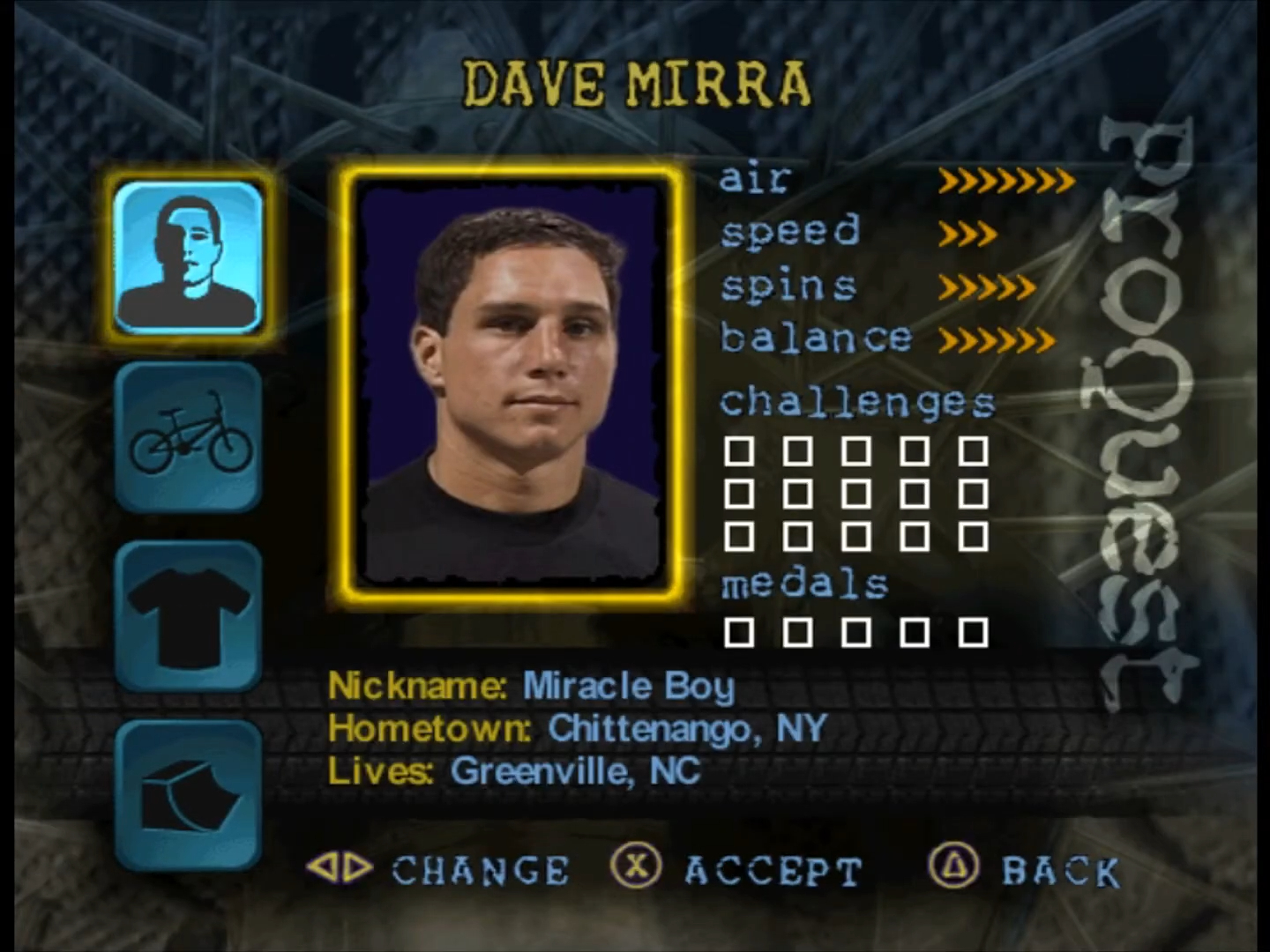The width and height of the screenshot is (1270, 952).
Task: Expand the challenges section header
Action: coord(856,402)
